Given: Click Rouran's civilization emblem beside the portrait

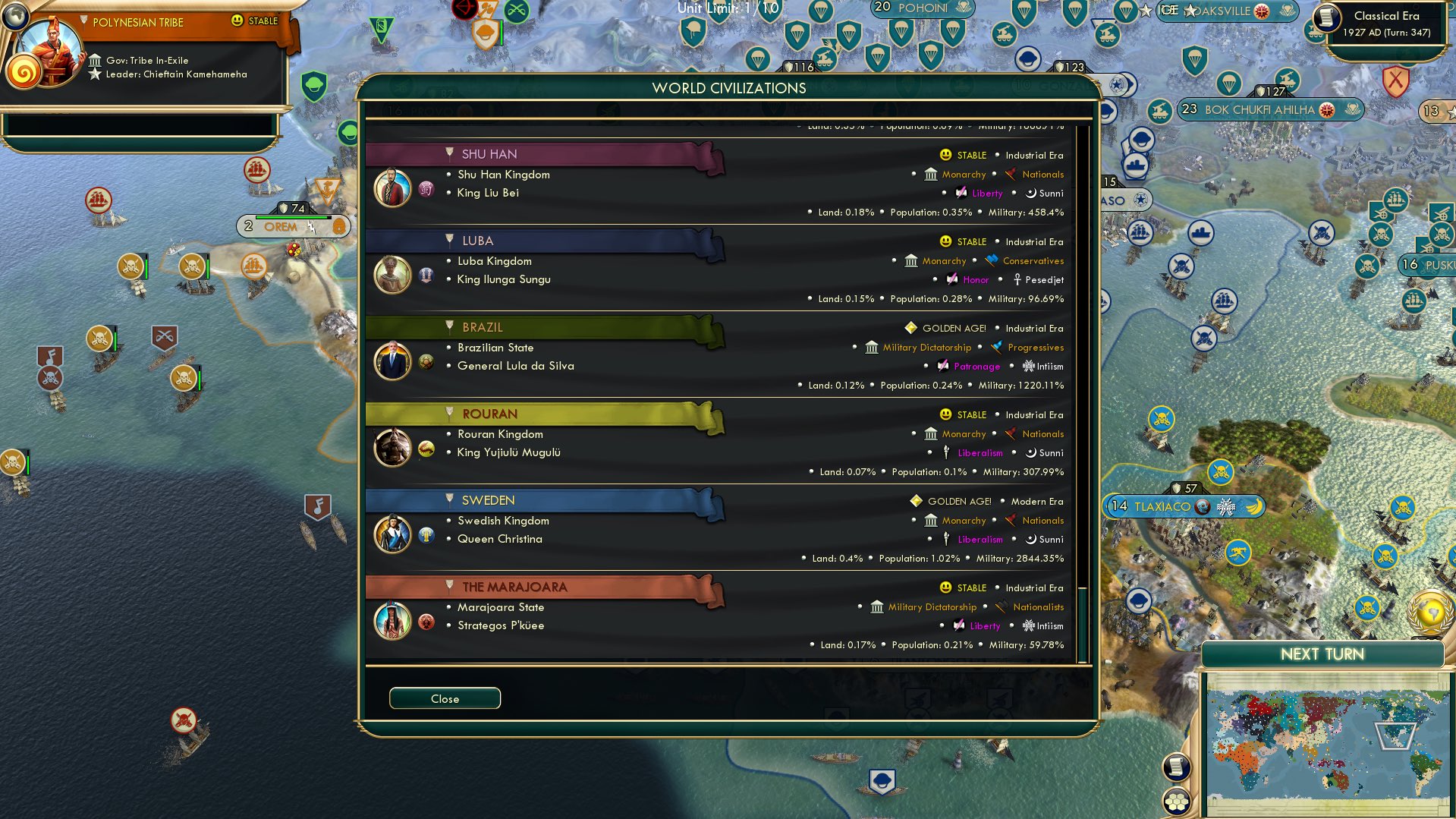Looking at the screenshot, I should (x=425, y=448).
